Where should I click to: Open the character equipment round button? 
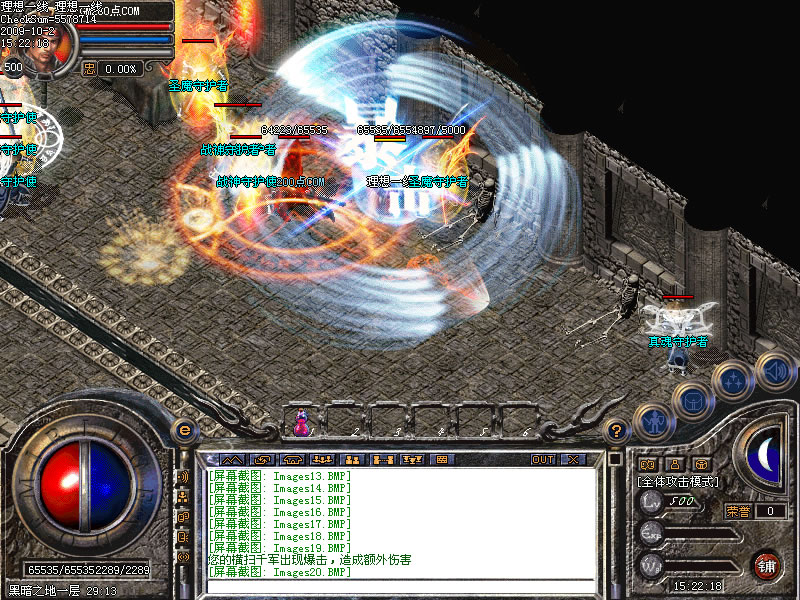pos(652,423)
